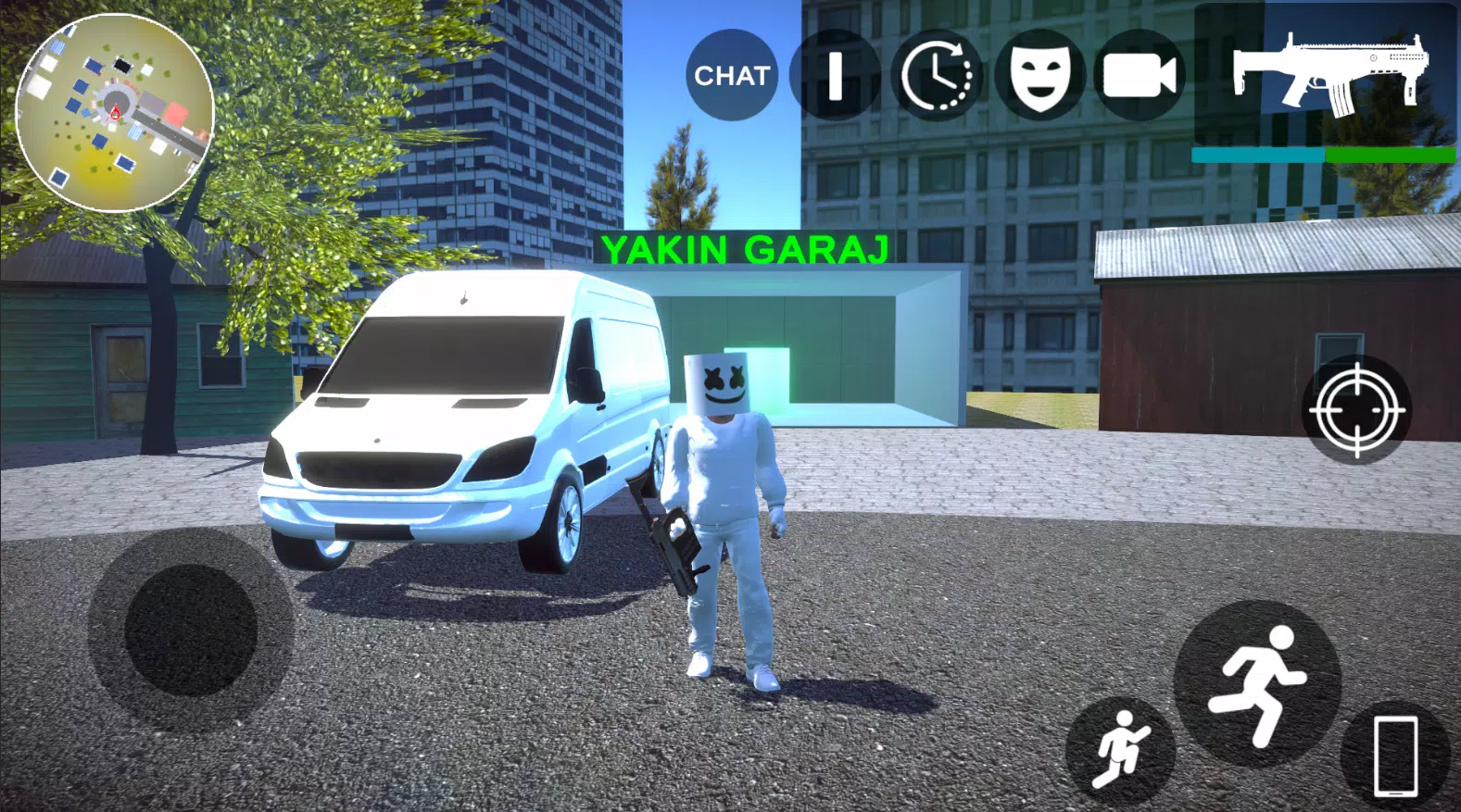
Task: Open the mask skin selector
Action: (x=1039, y=75)
